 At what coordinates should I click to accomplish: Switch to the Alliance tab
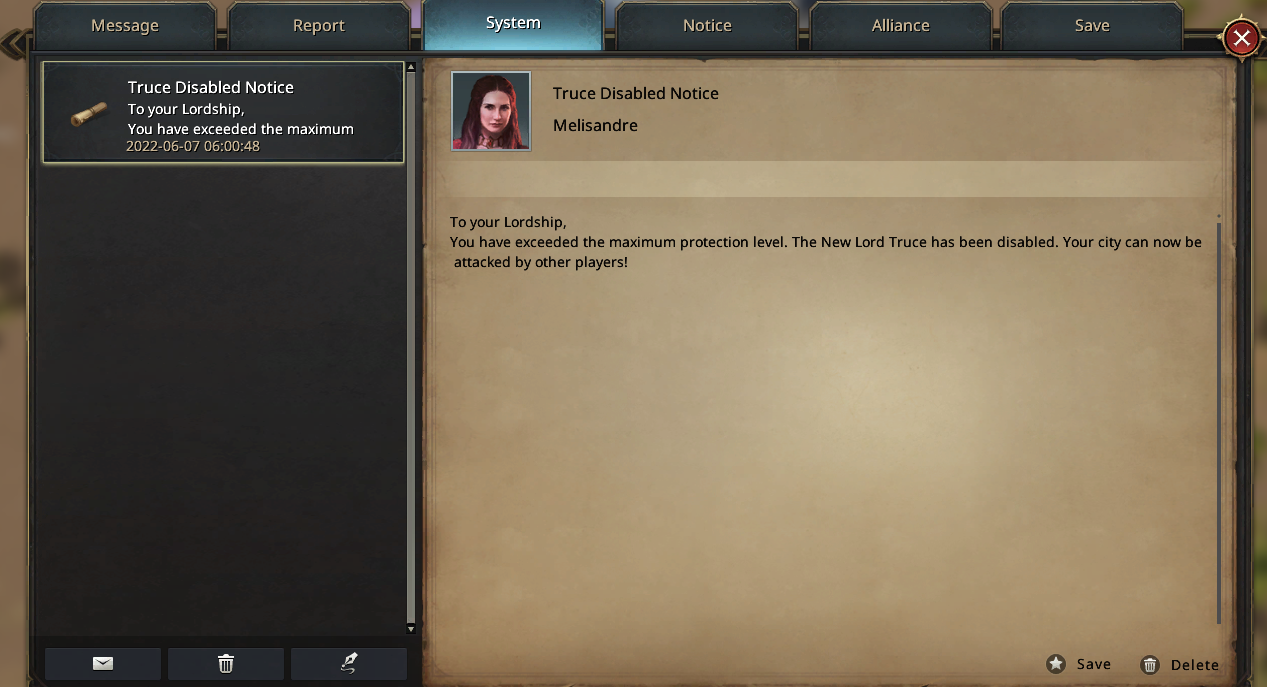tap(900, 26)
